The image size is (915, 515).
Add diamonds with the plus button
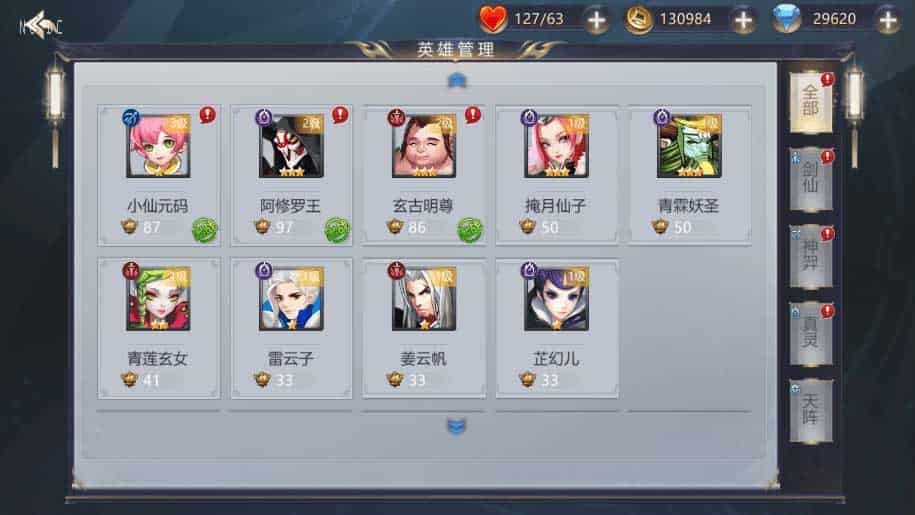point(887,19)
